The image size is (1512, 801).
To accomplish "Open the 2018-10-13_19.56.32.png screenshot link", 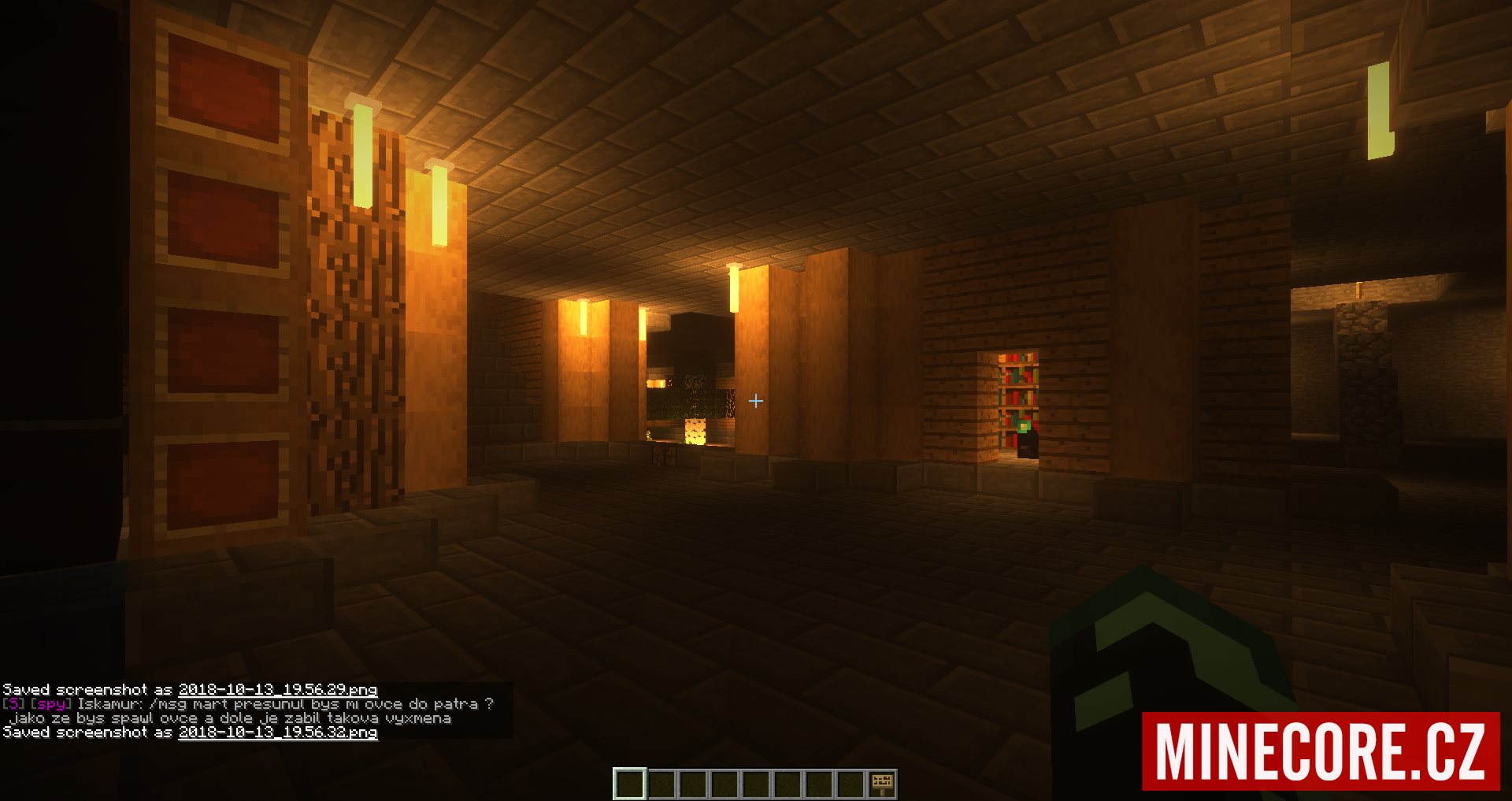I will 277,732.
